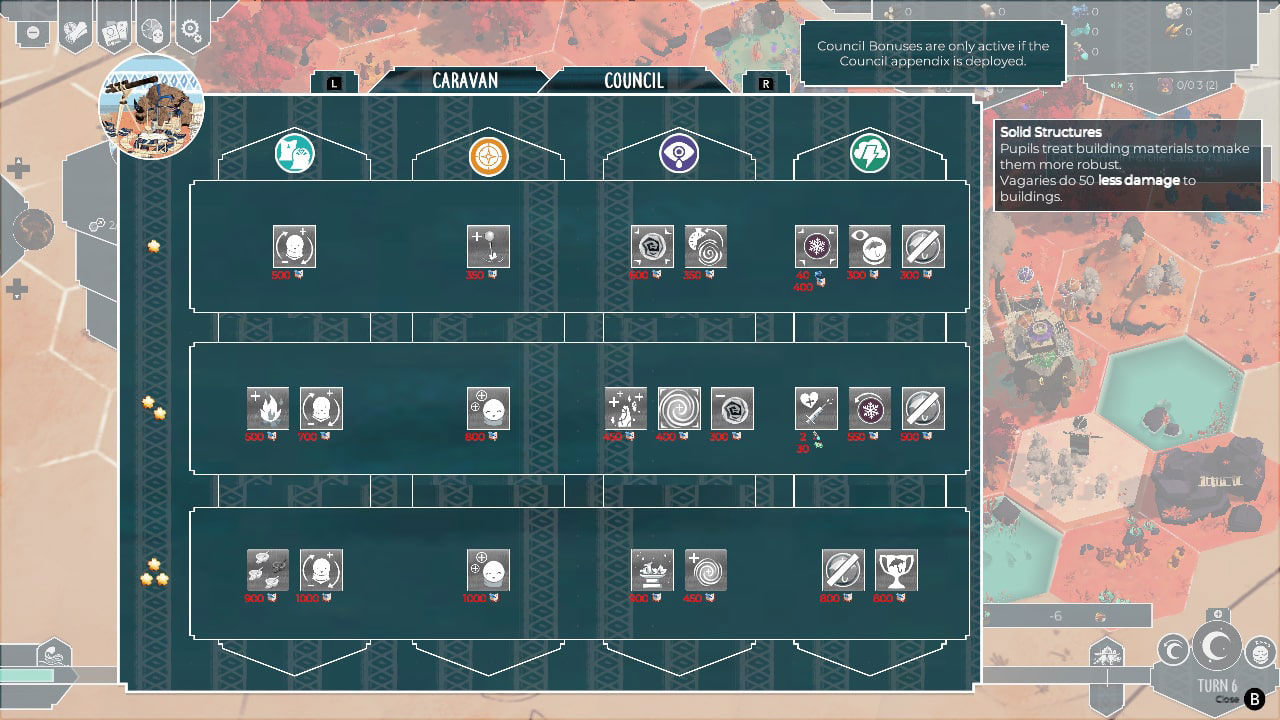Select the healing syringe upgrade
This screenshot has height=720, width=1280.
(x=816, y=408)
